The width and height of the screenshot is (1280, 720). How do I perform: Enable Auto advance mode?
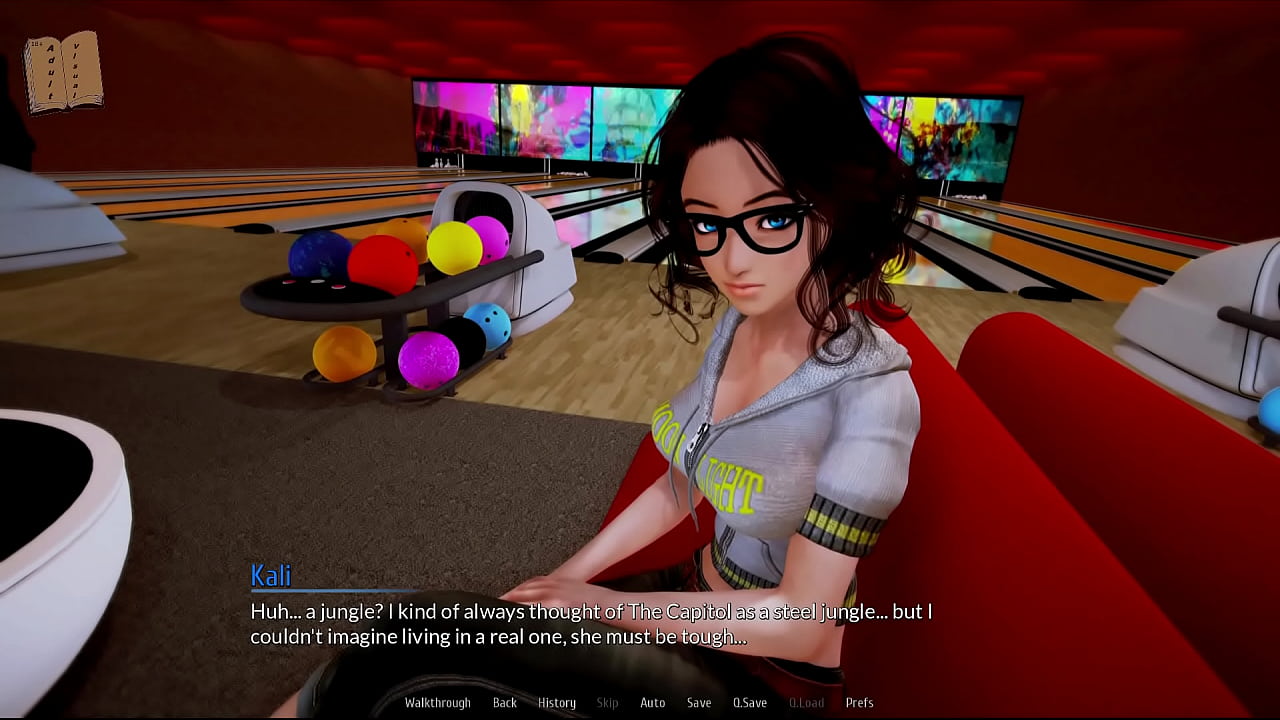[x=652, y=703]
